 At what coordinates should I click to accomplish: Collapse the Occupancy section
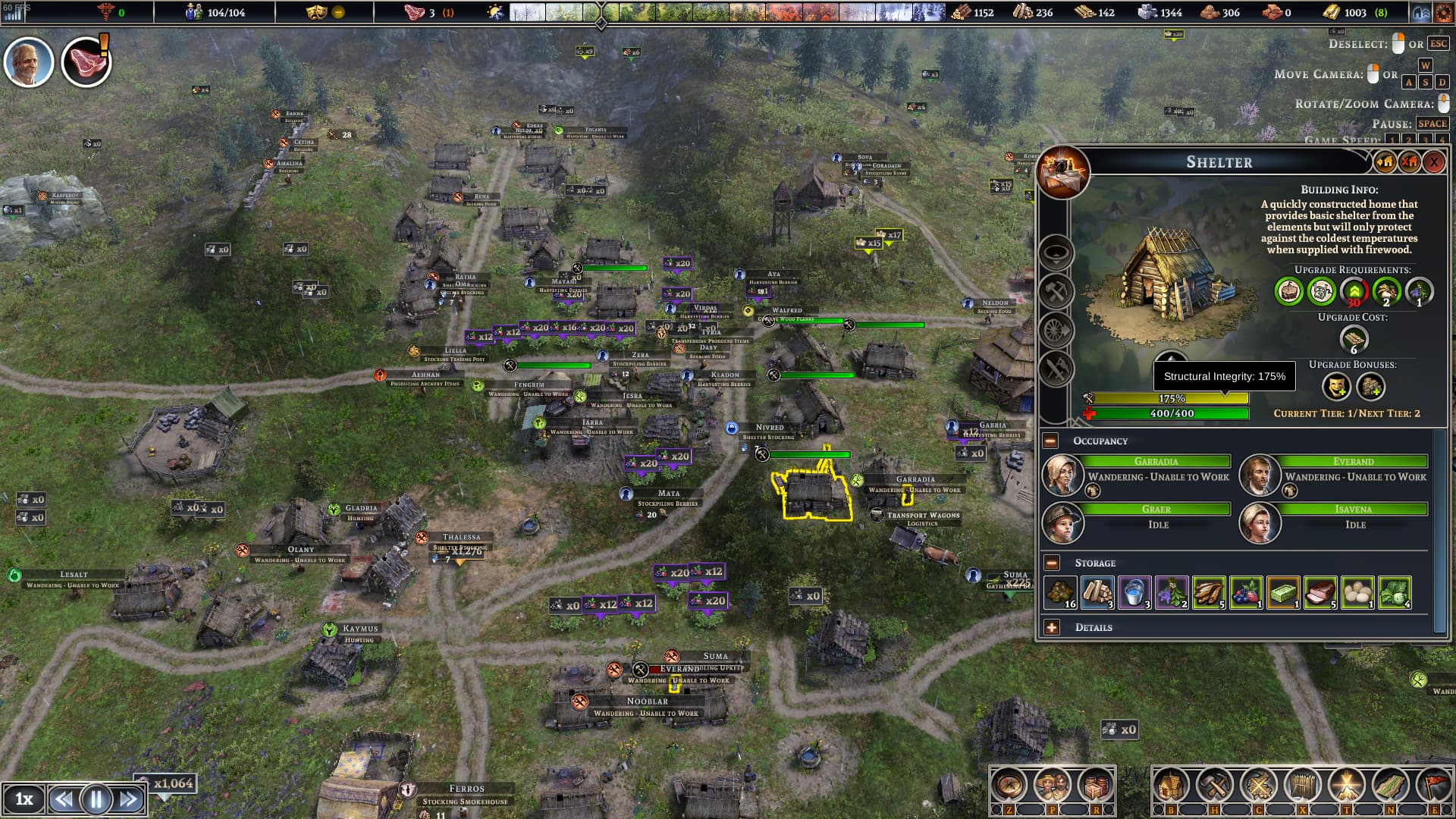pyautogui.click(x=1051, y=441)
